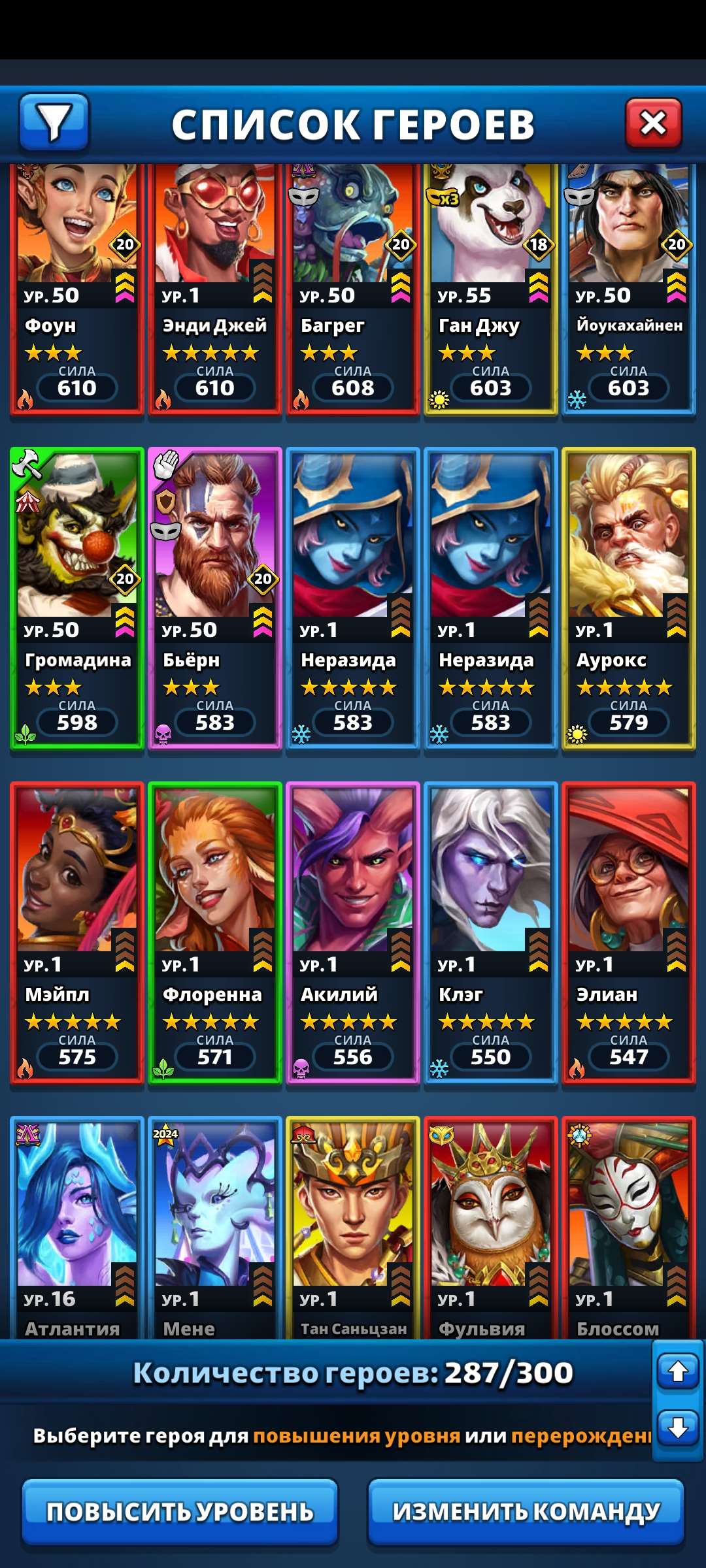Pick the panda hero Ган Джу

(x=490, y=287)
